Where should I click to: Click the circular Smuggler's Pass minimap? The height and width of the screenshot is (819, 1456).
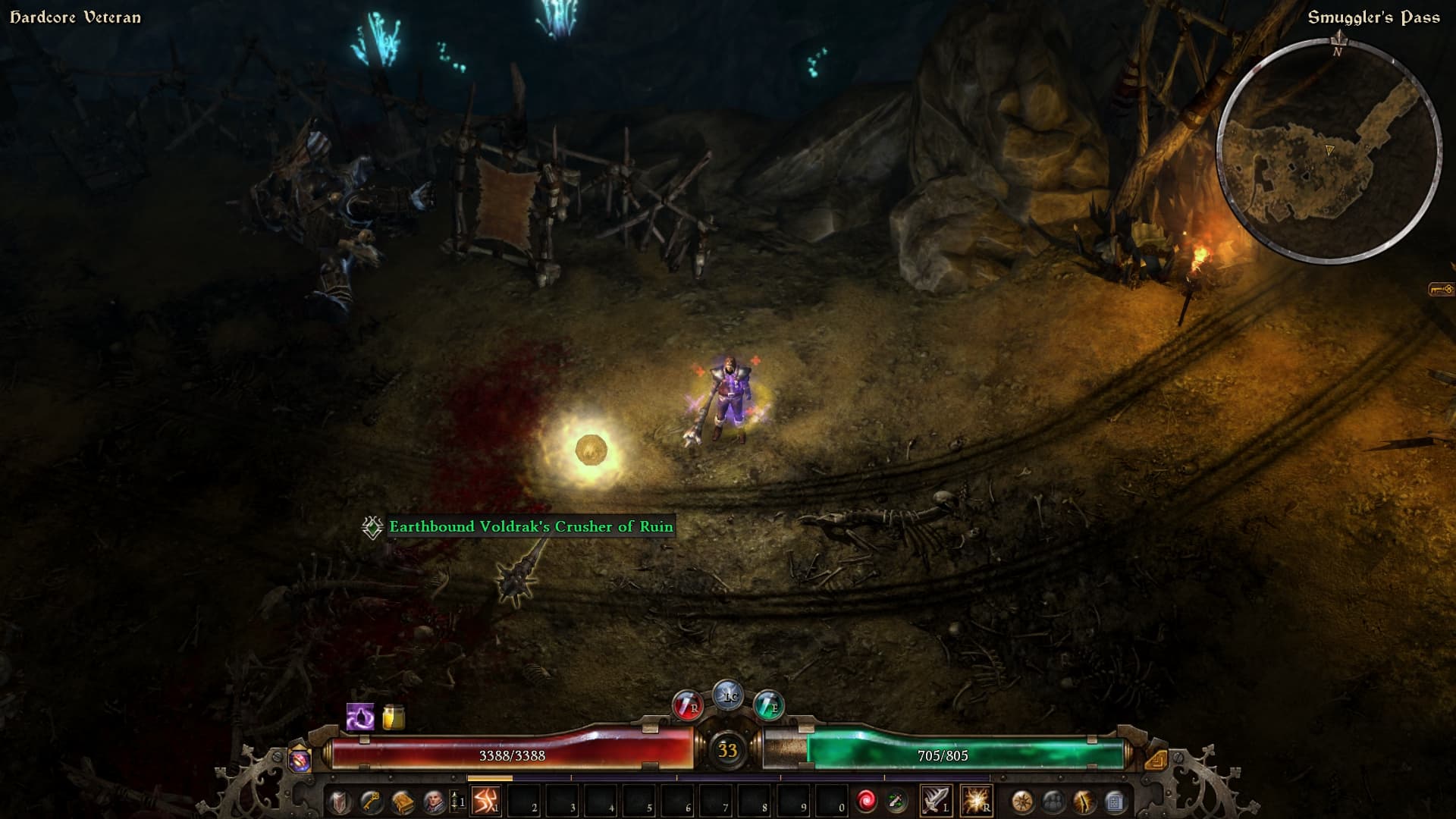pyautogui.click(x=1328, y=151)
